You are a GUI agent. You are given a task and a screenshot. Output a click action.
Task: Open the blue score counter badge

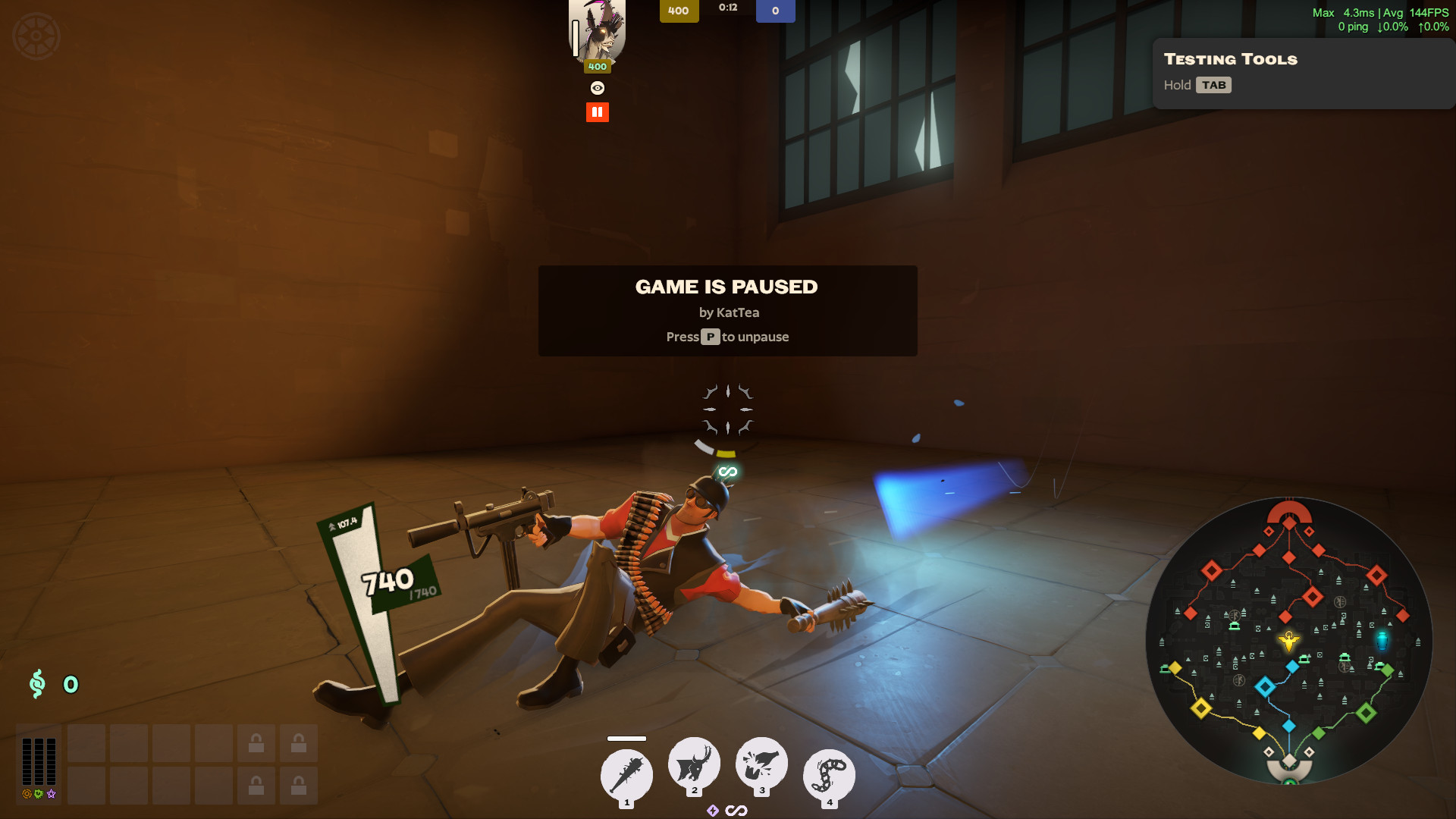(x=776, y=11)
